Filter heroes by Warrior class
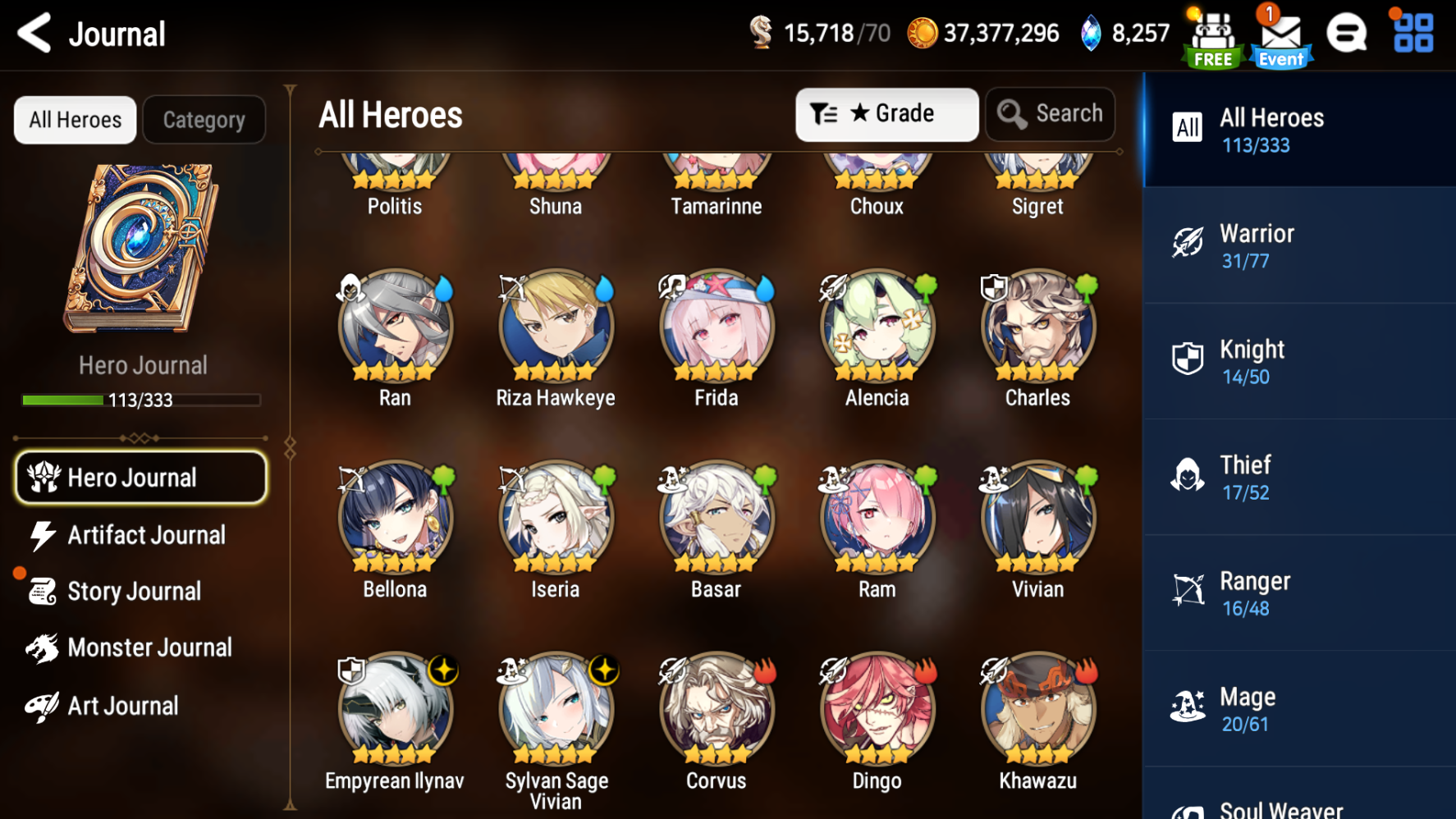 point(1299,246)
